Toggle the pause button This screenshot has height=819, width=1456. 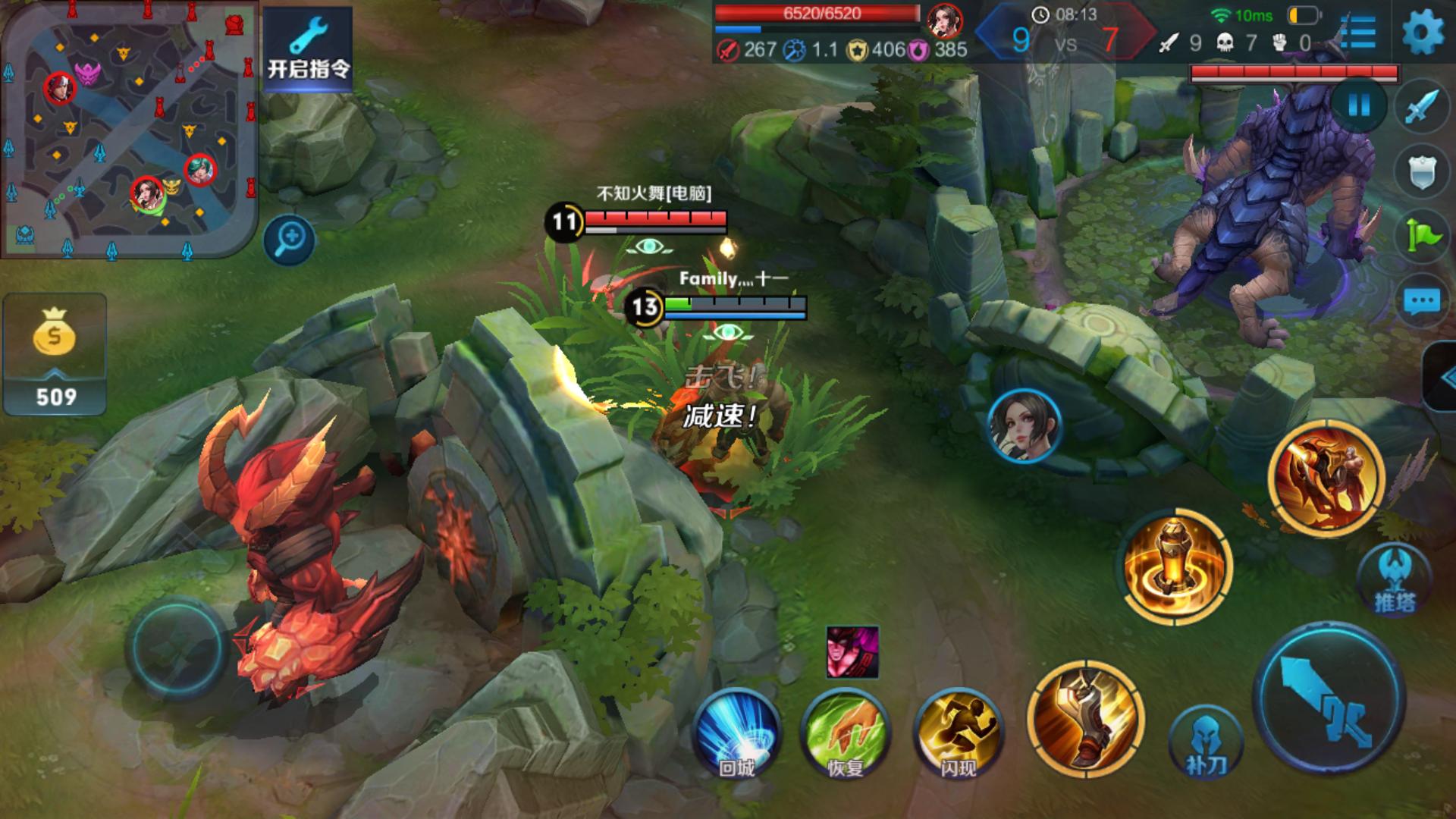point(1358,105)
